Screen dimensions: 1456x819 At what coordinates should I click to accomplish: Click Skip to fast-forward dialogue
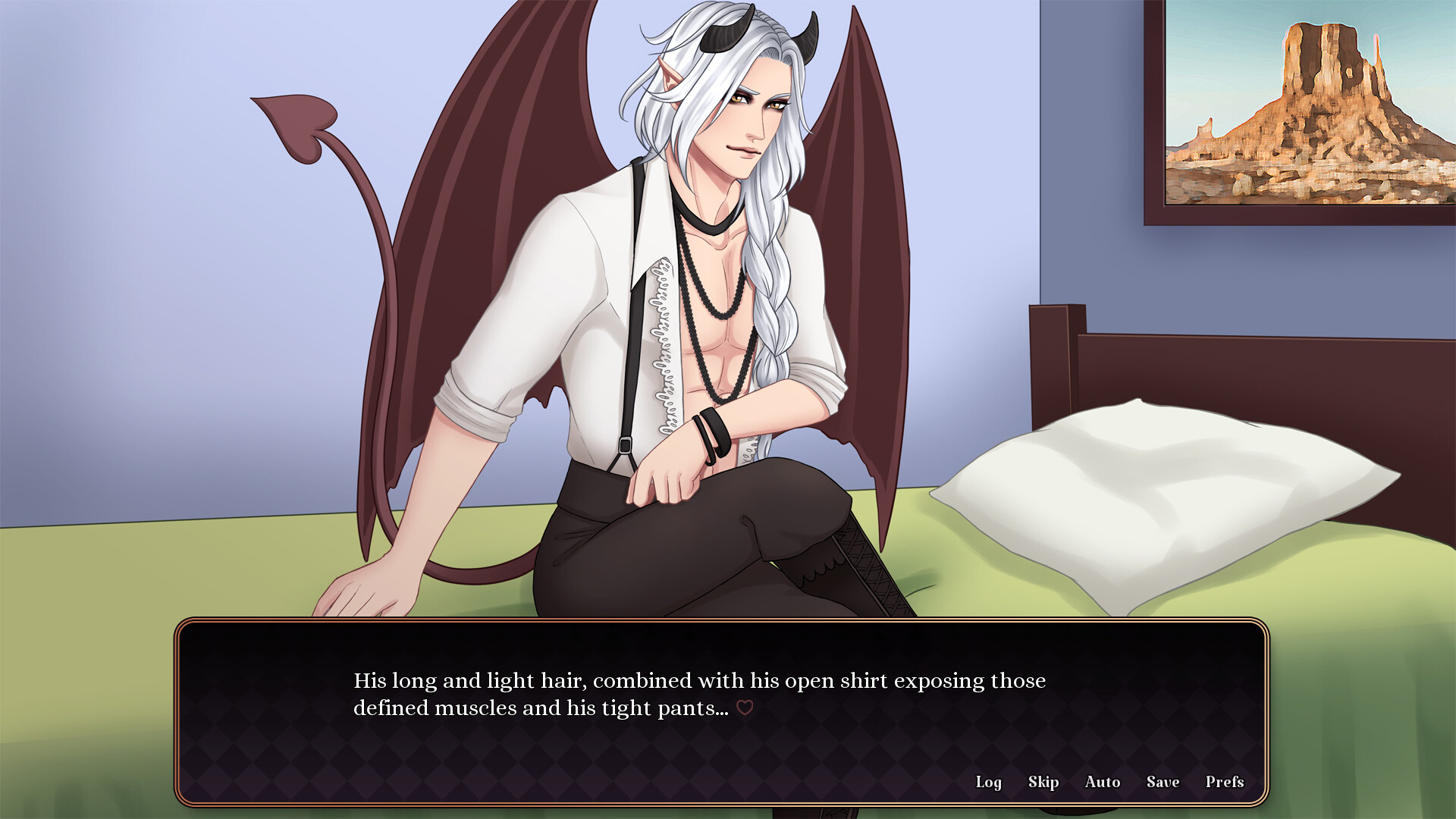tap(1043, 782)
